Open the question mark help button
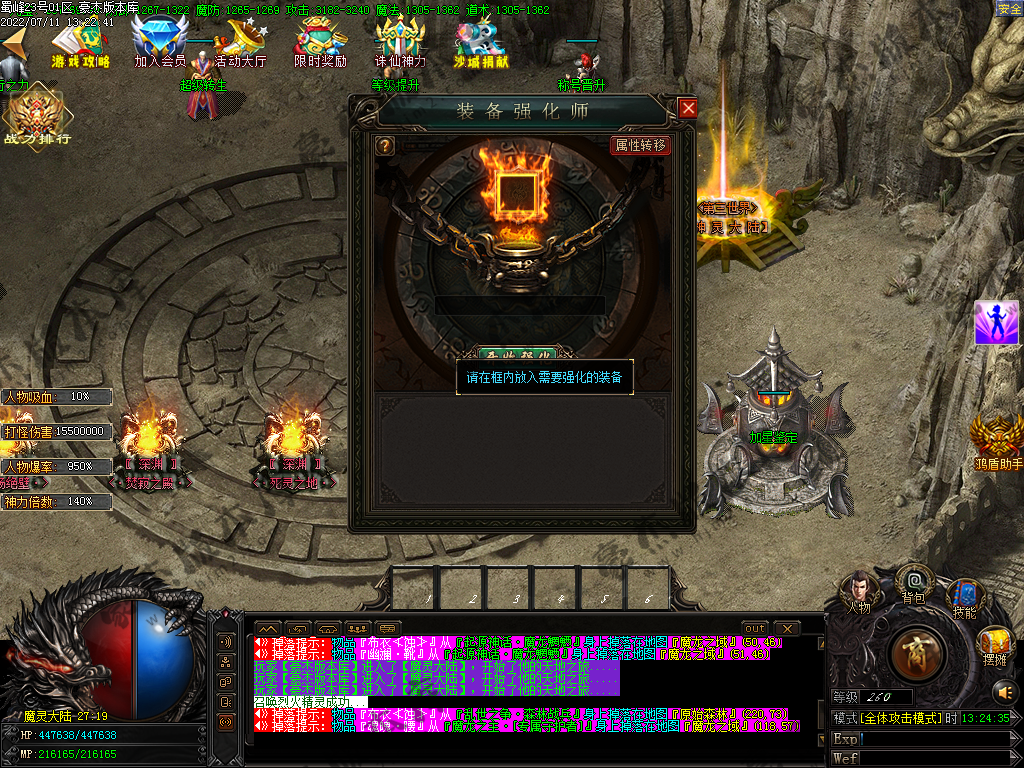Viewport: 1024px width, 768px height. pyautogui.click(x=384, y=146)
